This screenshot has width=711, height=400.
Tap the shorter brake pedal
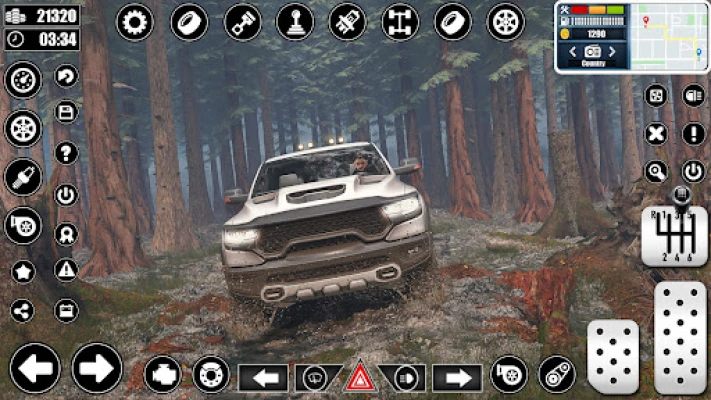click(612, 356)
